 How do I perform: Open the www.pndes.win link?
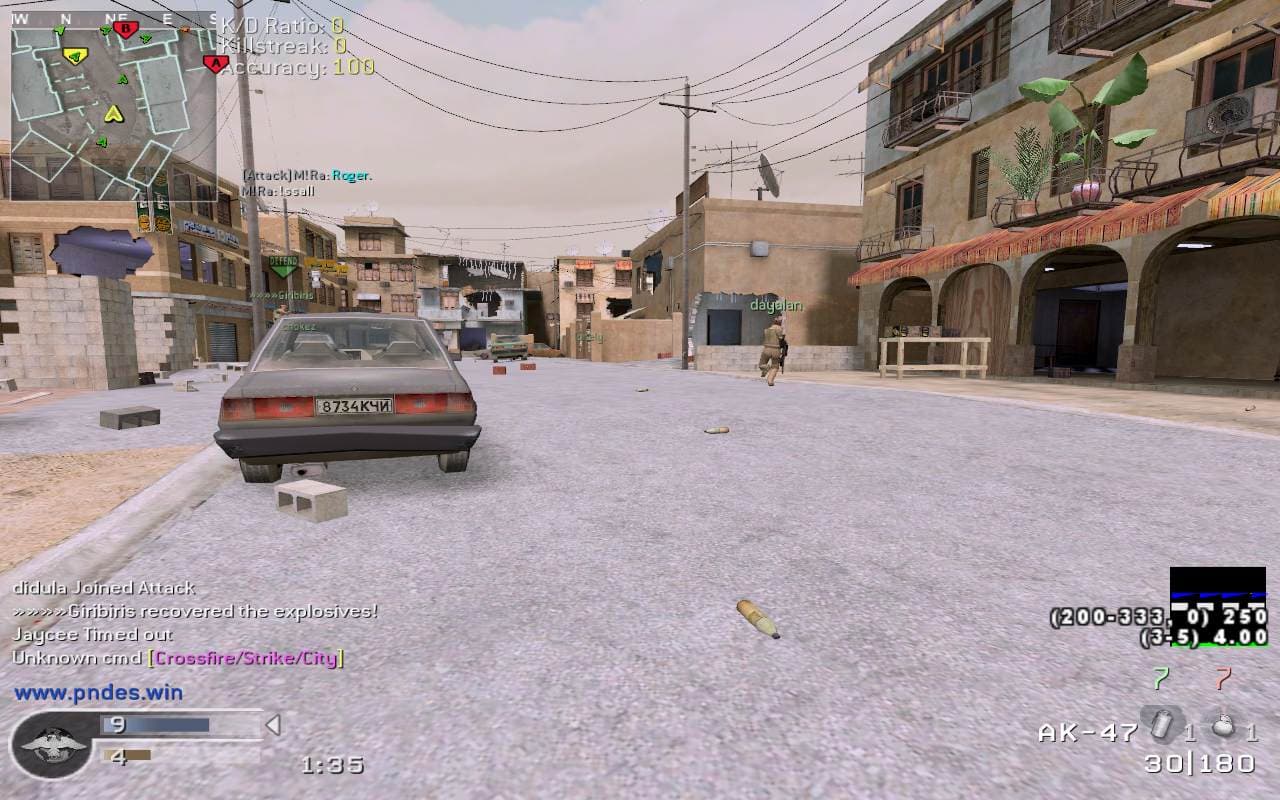[x=98, y=692]
